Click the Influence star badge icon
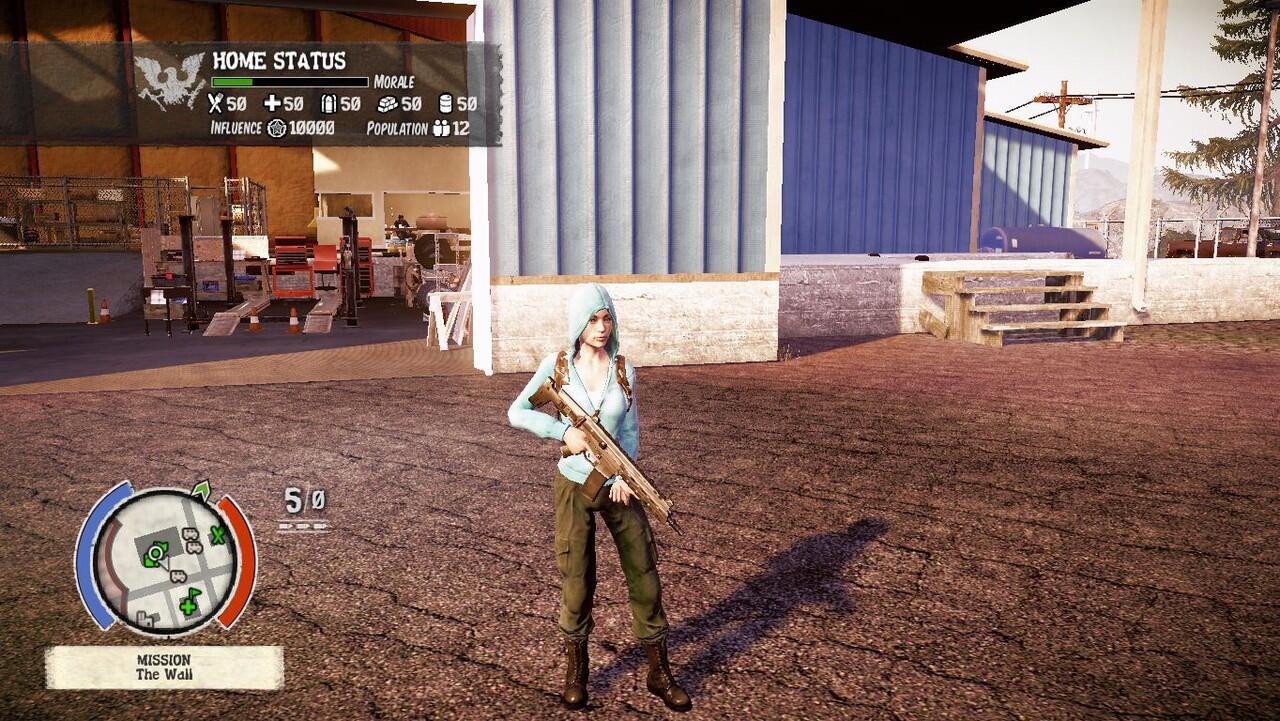 (277, 128)
